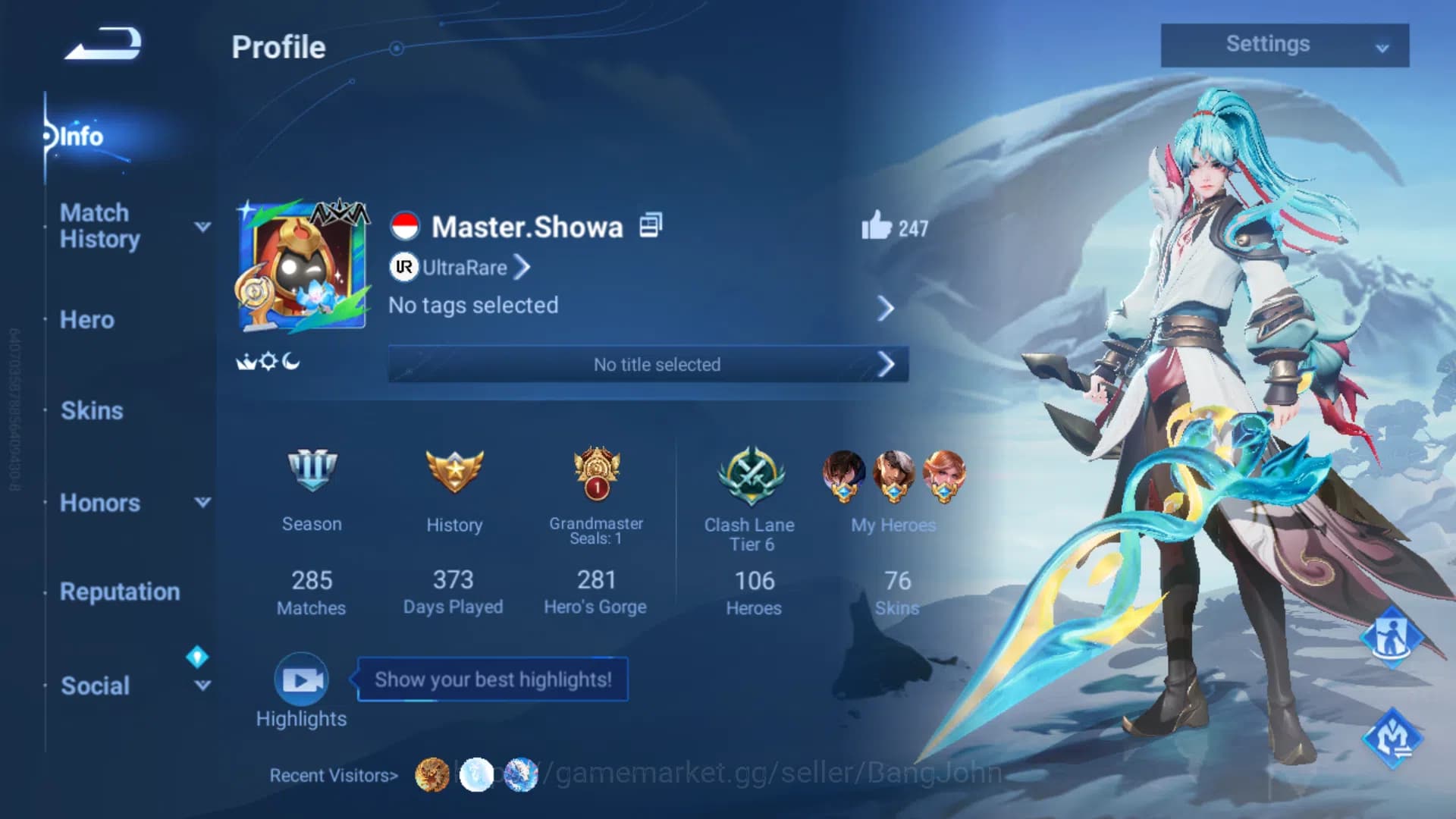This screenshot has height=819, width=1456.
Task: Open the Reputation section
Action: [120, 591]
